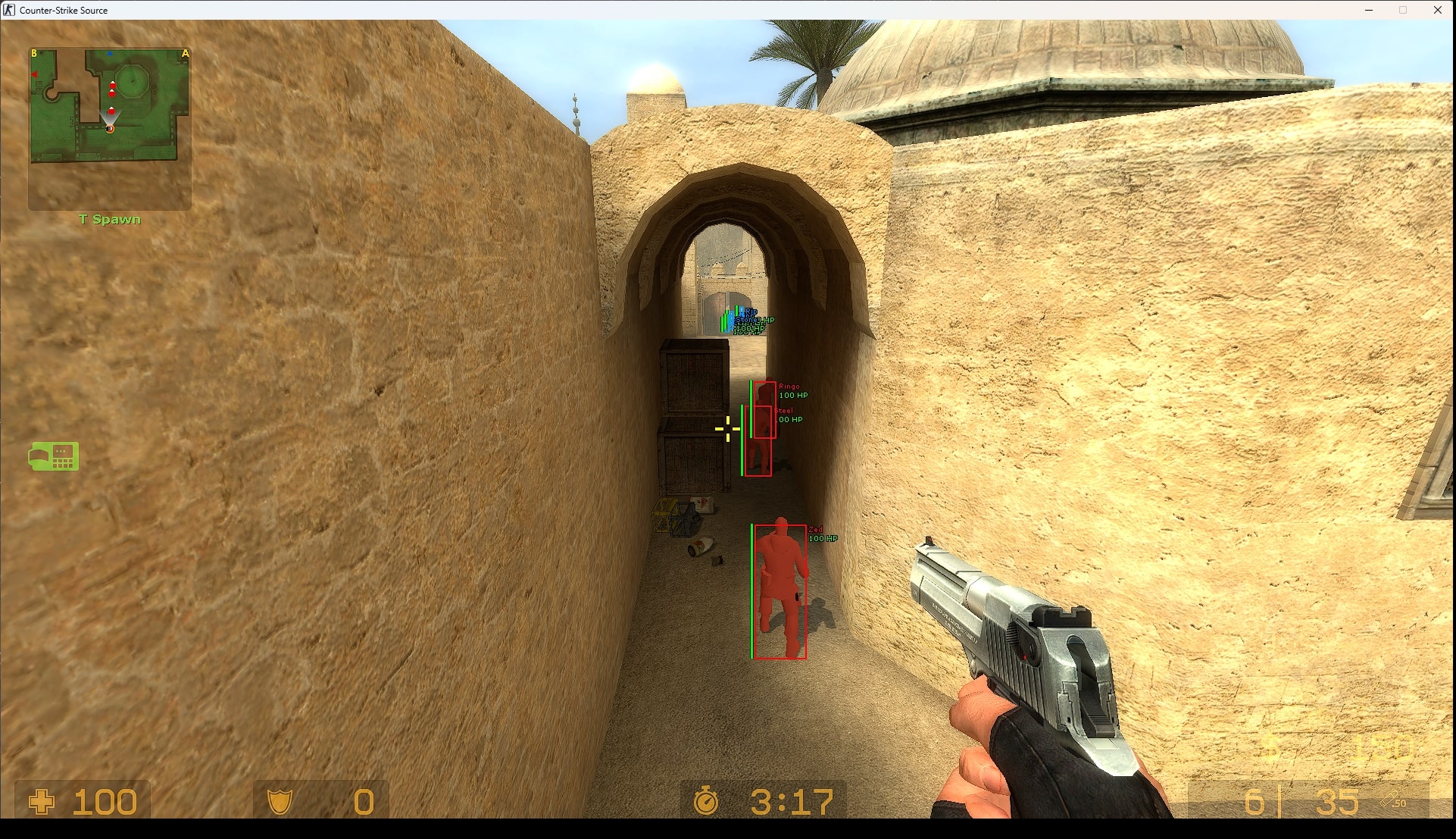Click the blue Rip nametag in the tunnel
1456x839 pixels.
(750, 311)
